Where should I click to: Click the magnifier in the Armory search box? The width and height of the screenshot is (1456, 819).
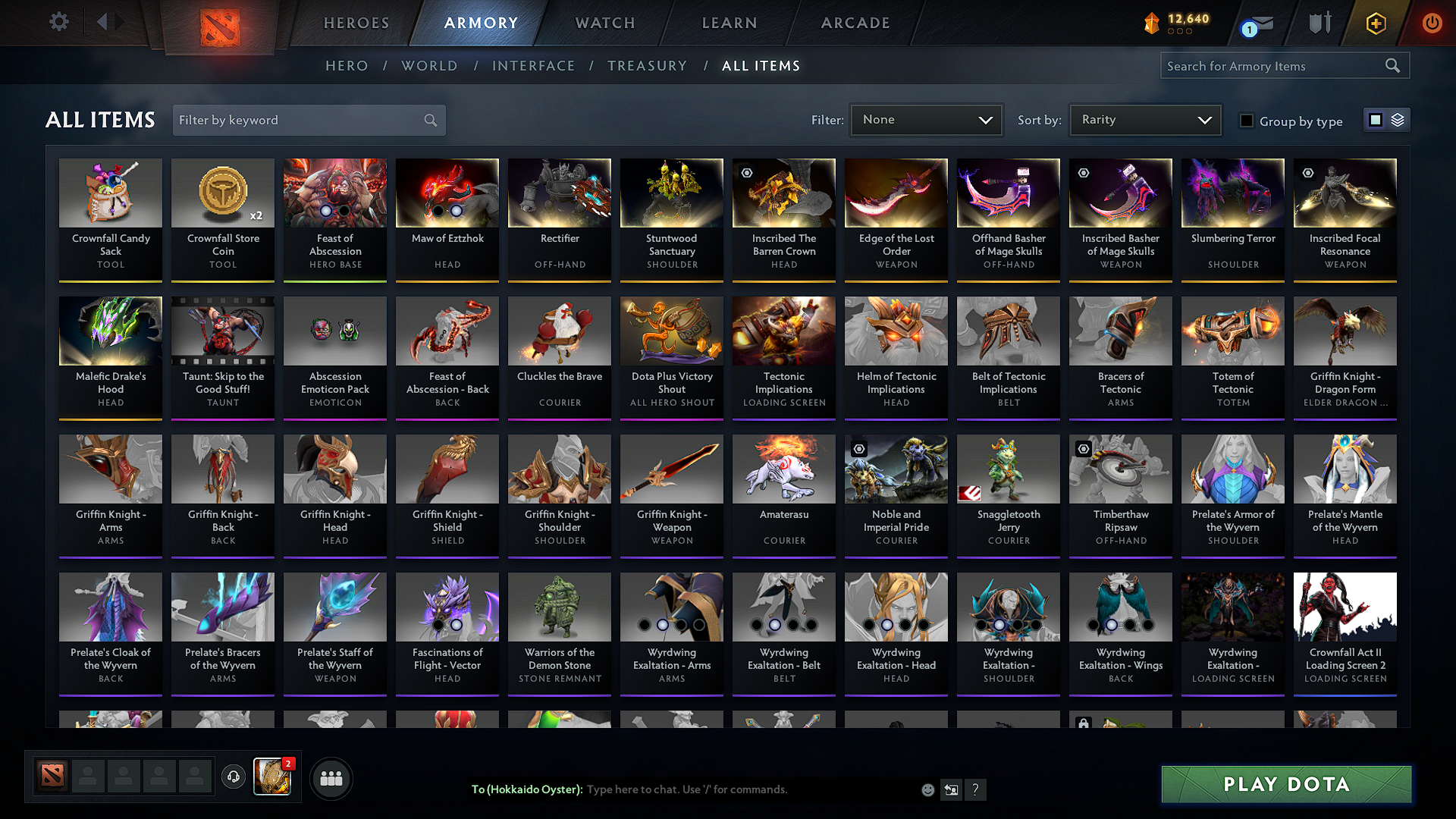point(1393,65)
